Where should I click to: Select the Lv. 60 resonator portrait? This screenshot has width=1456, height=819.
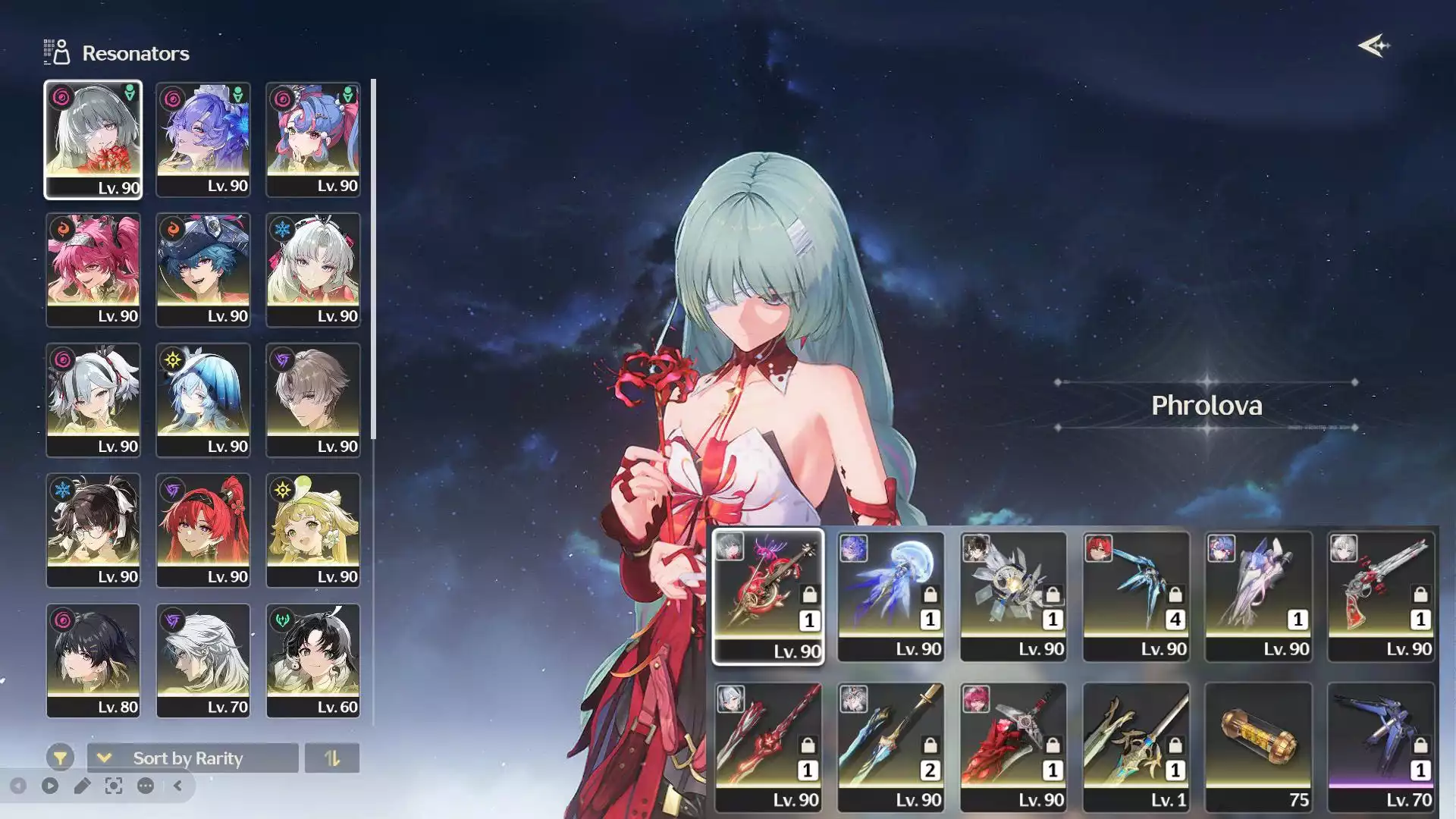click(x=312, y=661)
